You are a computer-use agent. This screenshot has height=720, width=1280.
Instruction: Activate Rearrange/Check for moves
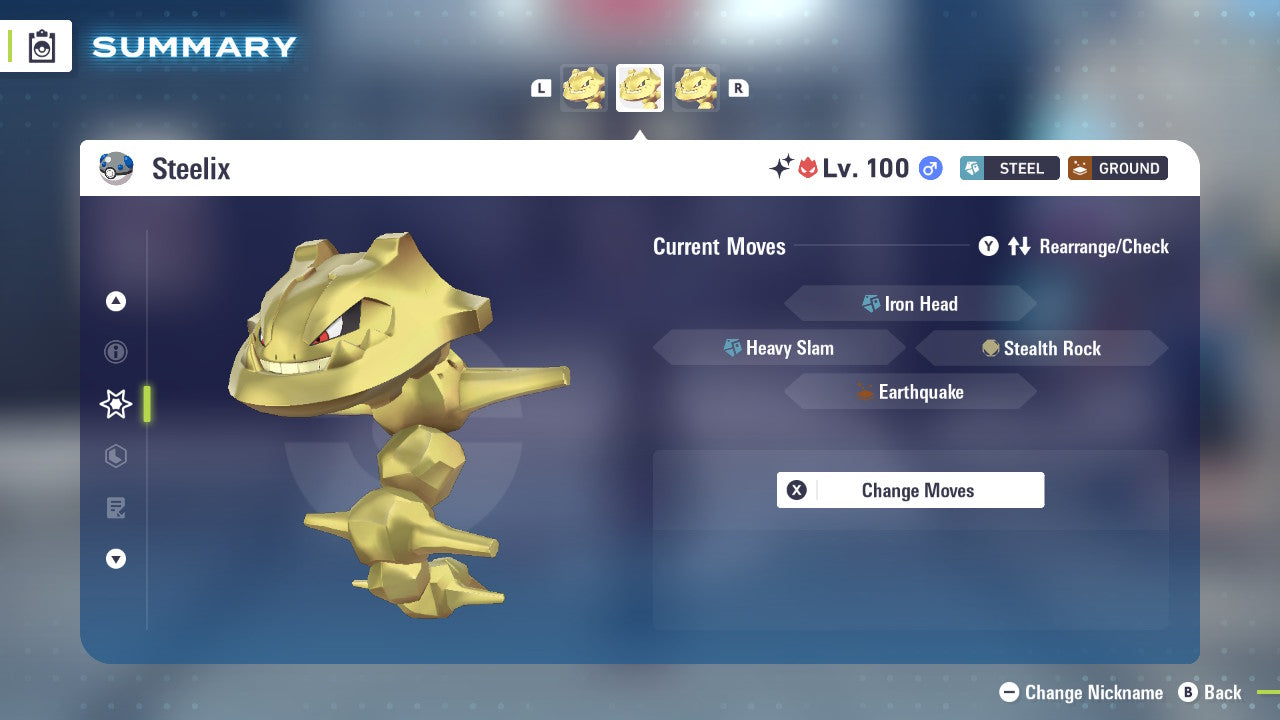tap(1105, 246)
